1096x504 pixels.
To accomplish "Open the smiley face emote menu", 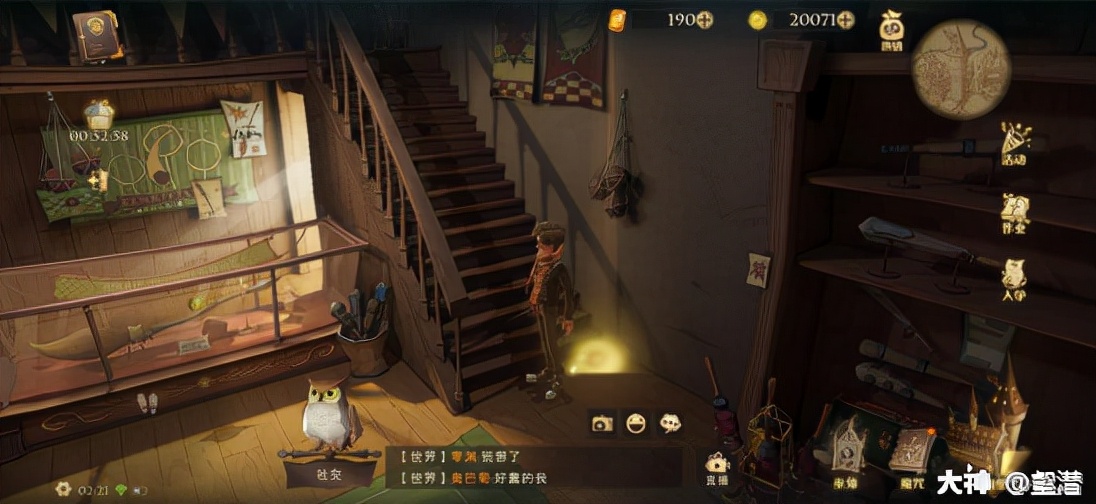I will click(636, 423).
